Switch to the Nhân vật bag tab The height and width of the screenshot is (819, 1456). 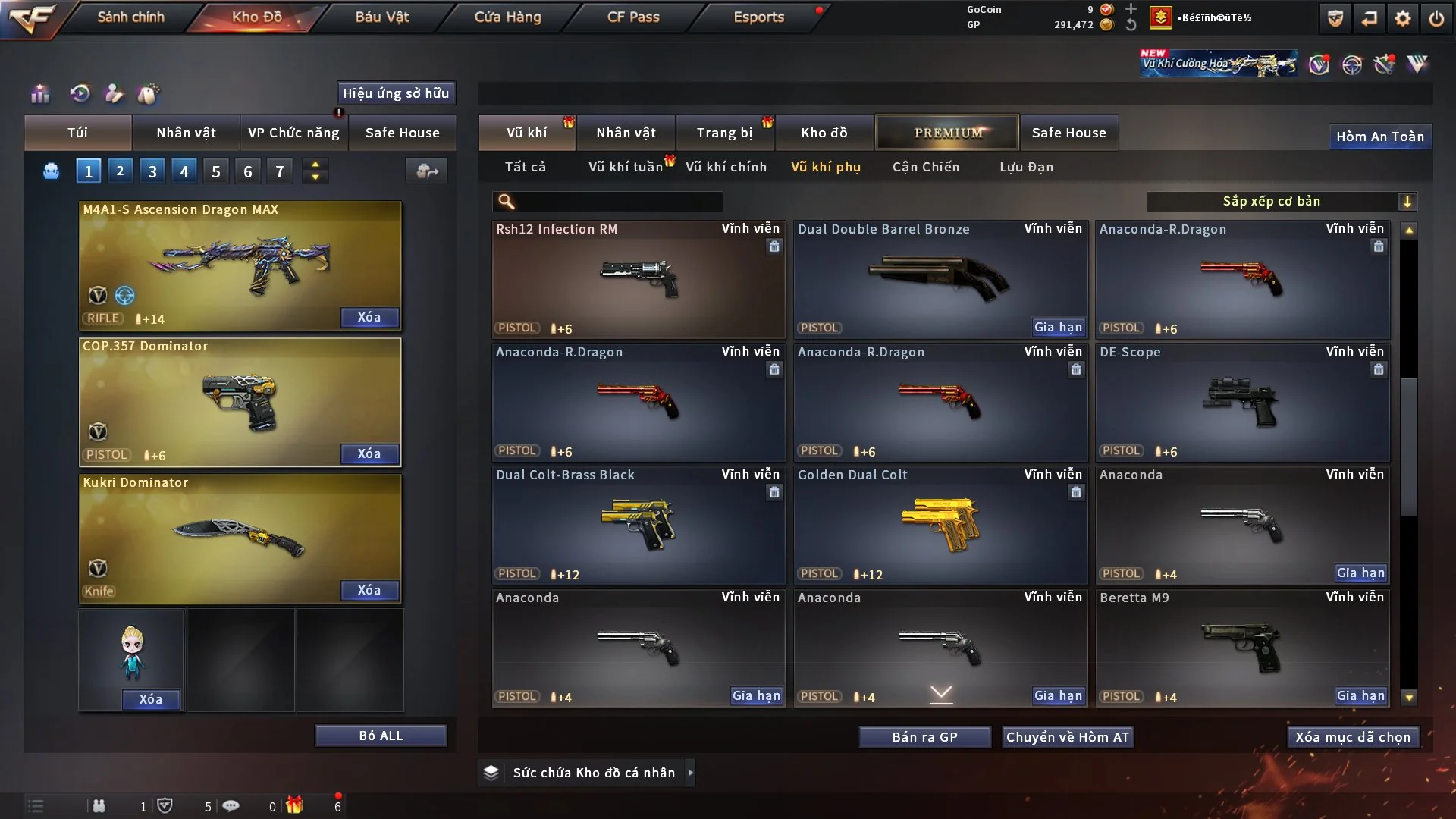[186, 133]
